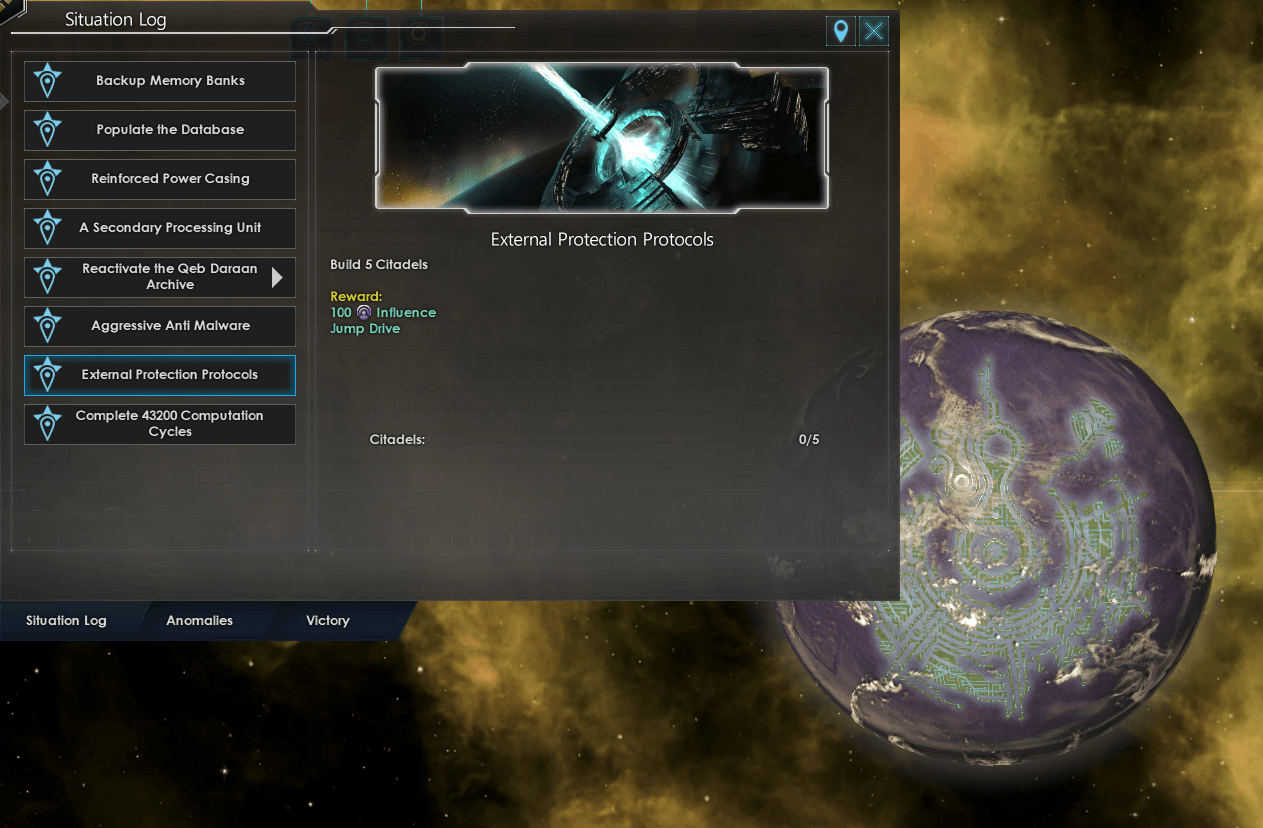1263x828 pixels.
Task: Show the Situation Log tab
Action: (66, 621)
